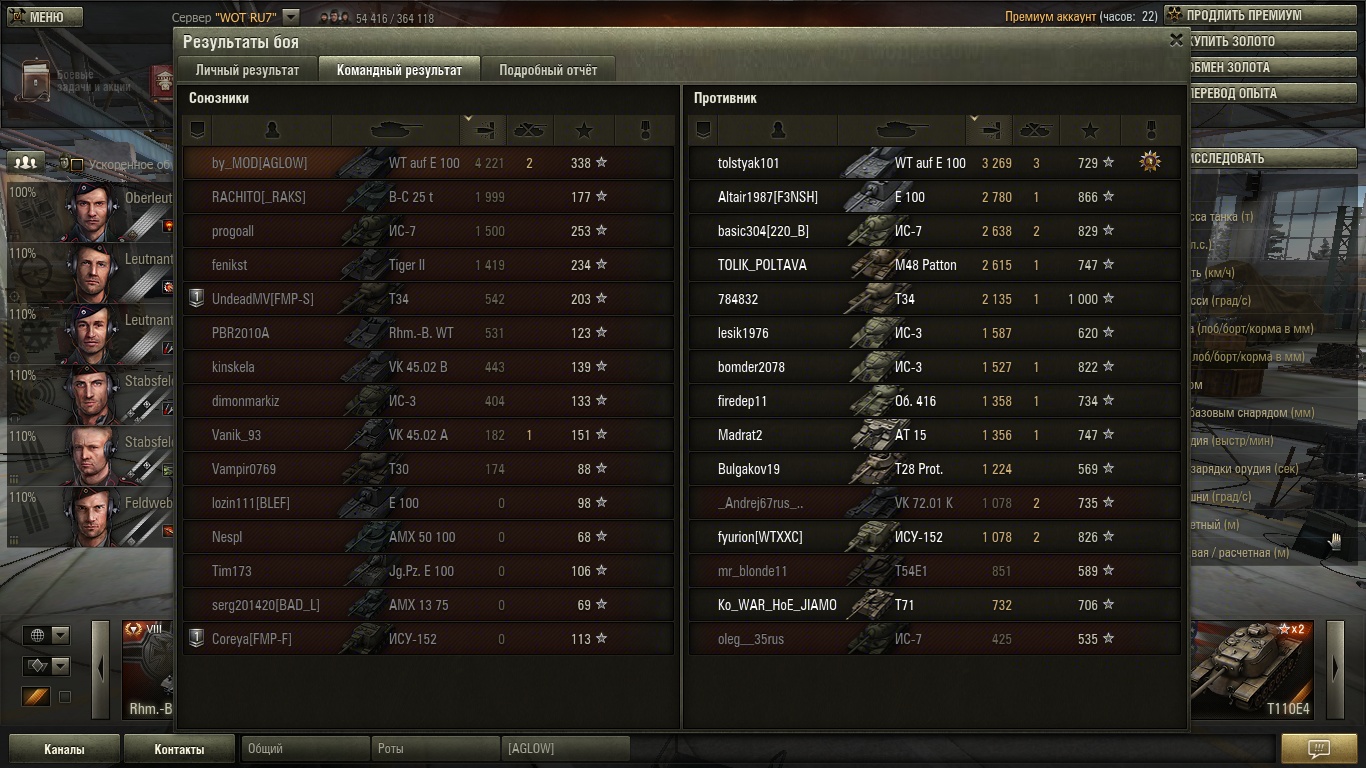The width and height of the screenshot is (1366, 768).
Task: Select the [AGLOW] clan chat tab
Action: click(565, 748)
